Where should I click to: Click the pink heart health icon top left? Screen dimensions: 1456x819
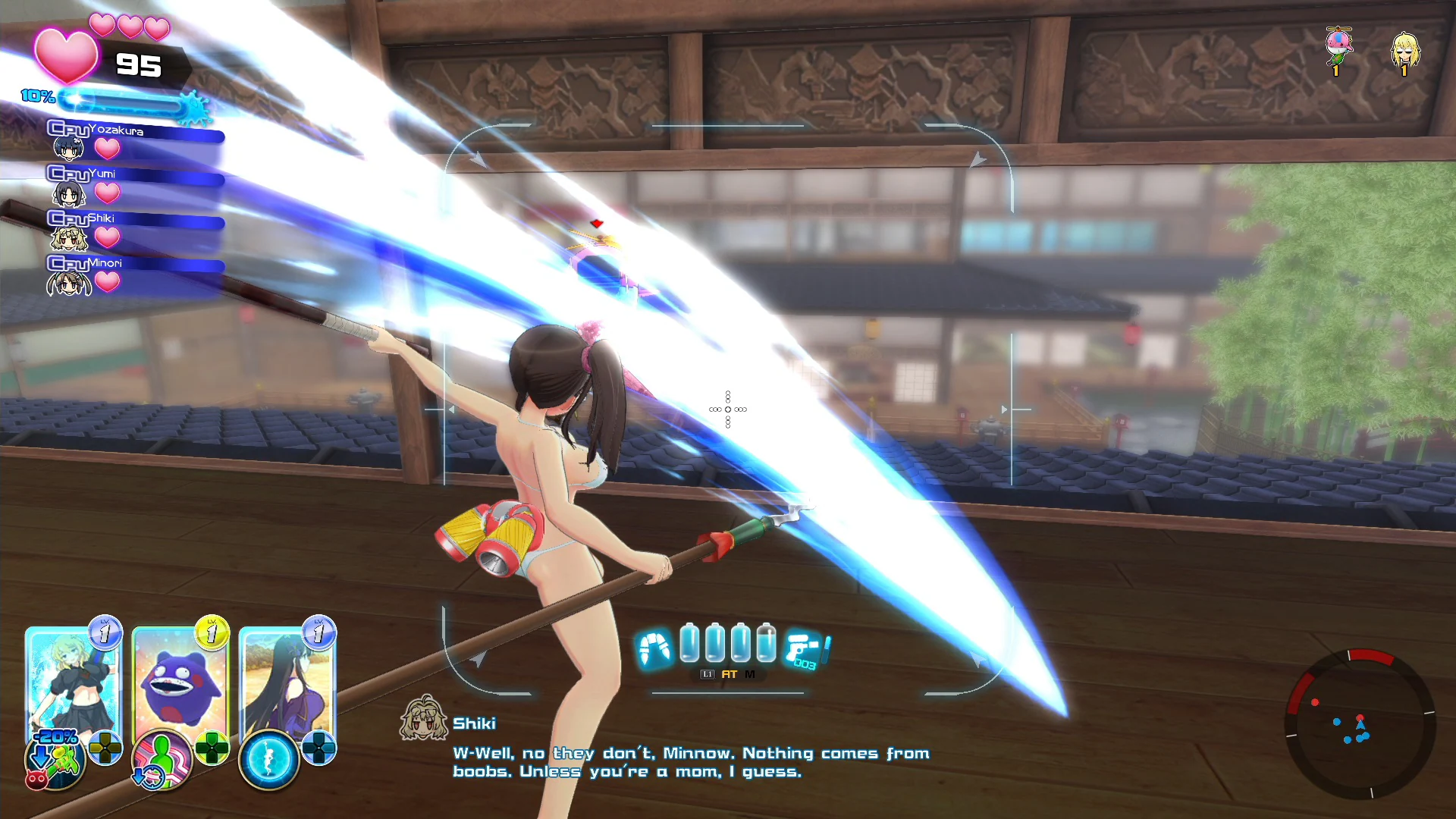(x=65, y=57)
